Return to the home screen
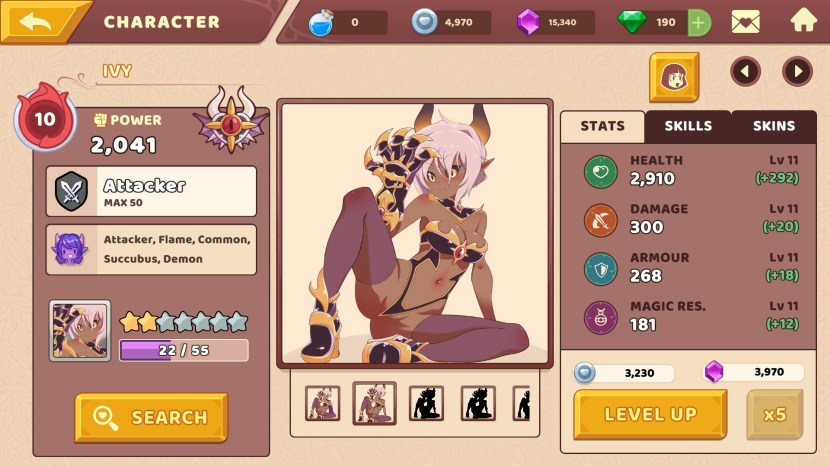Viewport: 830px width, 467px height. coord(803,20)
